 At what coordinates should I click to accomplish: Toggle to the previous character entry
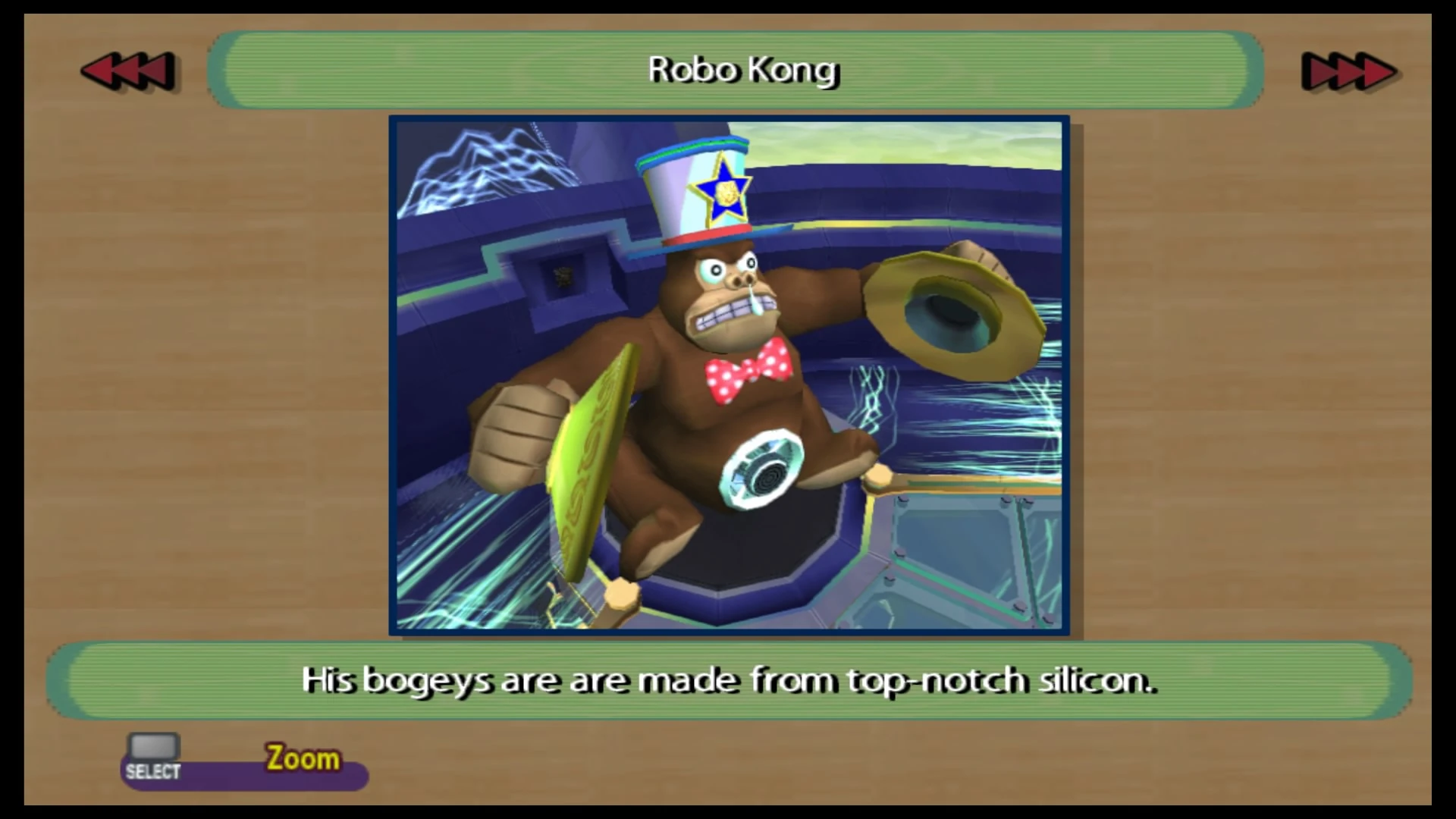(x=129, y=71)
